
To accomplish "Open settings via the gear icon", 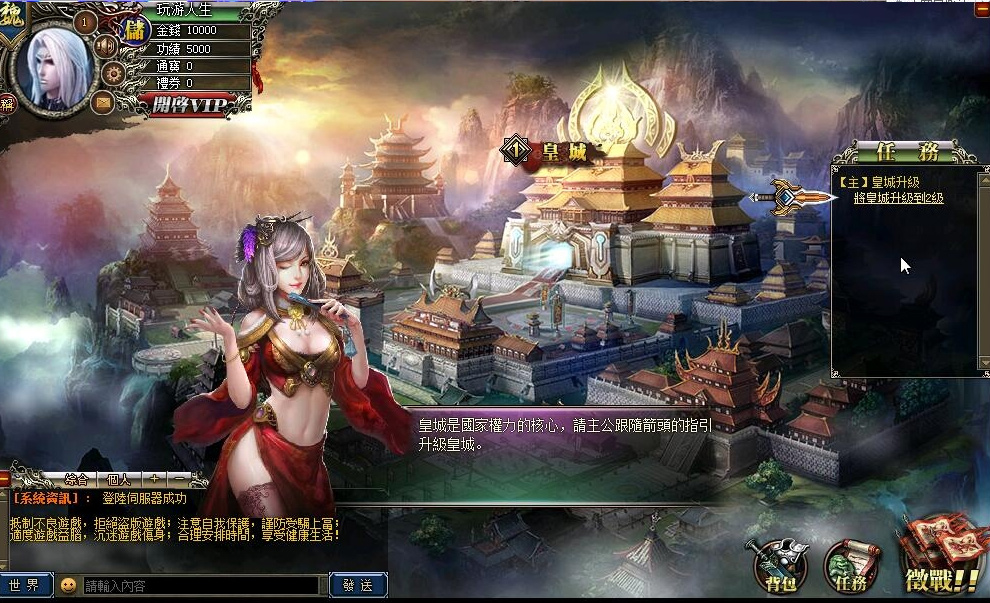I will click(113, 73).
